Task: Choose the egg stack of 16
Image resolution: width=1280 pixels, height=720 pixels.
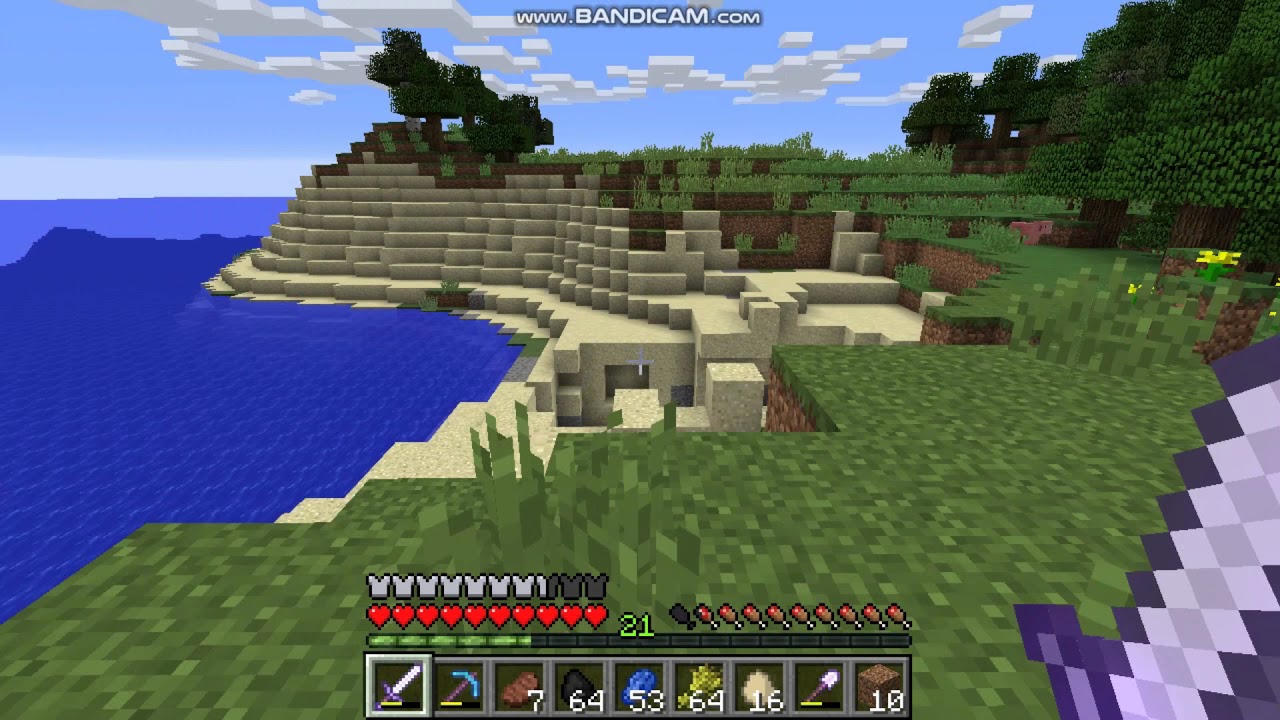Action: click(x=759, y=686)
